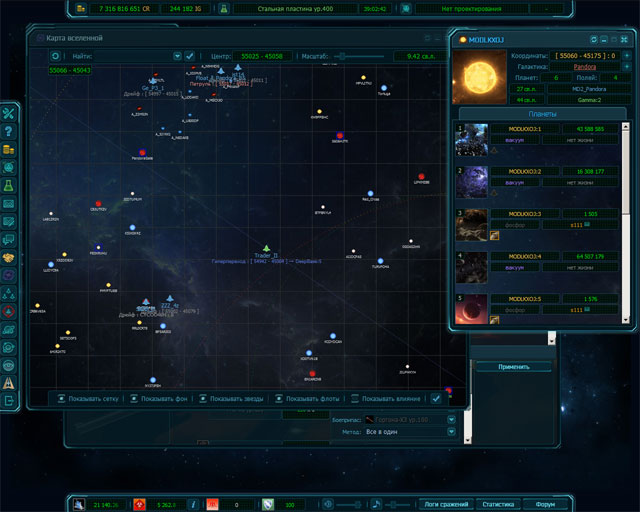Screen dimensions: 640x512
Task: Toggle the "Показывать звезды" checkbox
Action: pos(205,398)
